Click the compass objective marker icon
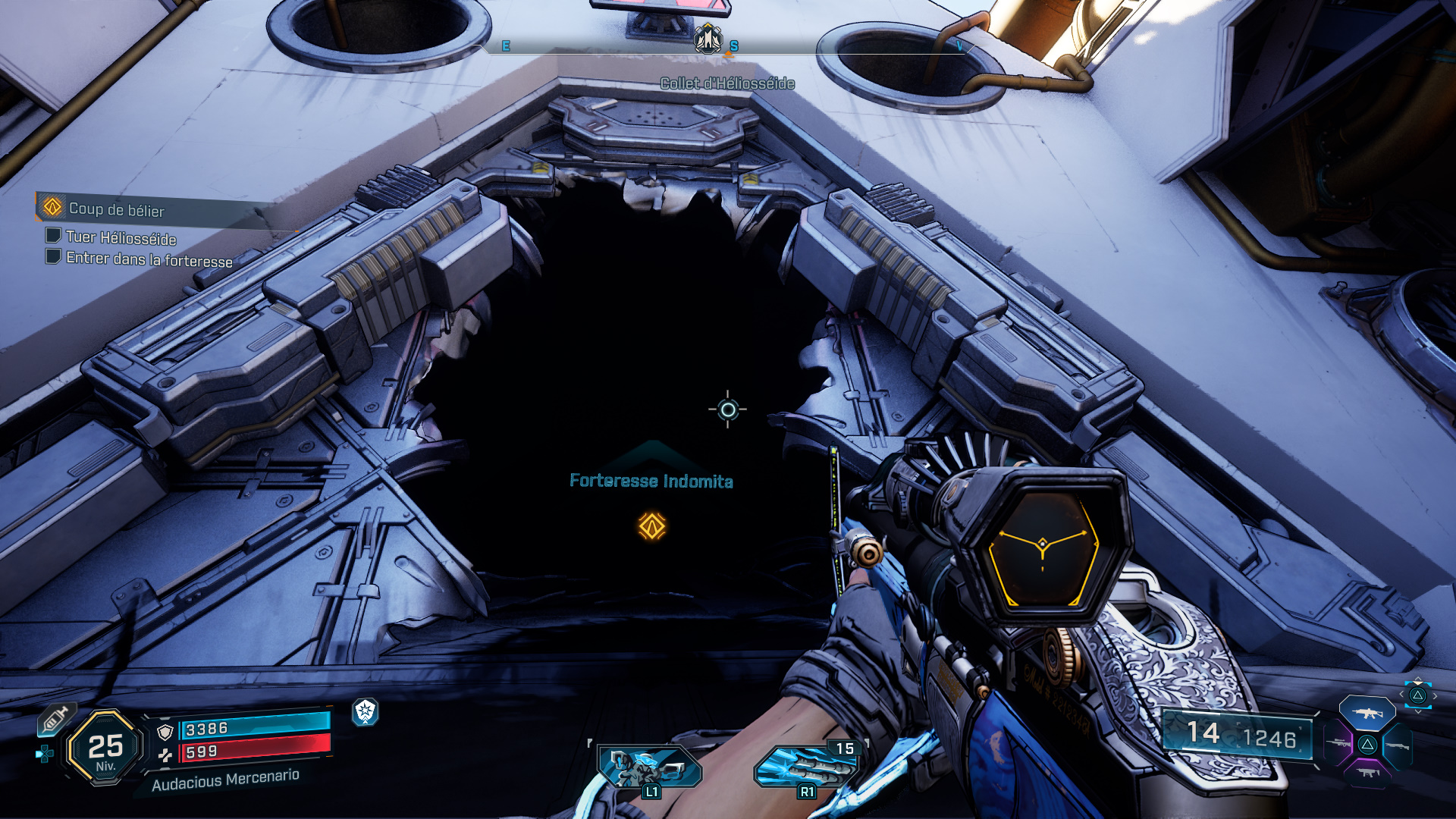 708,39
